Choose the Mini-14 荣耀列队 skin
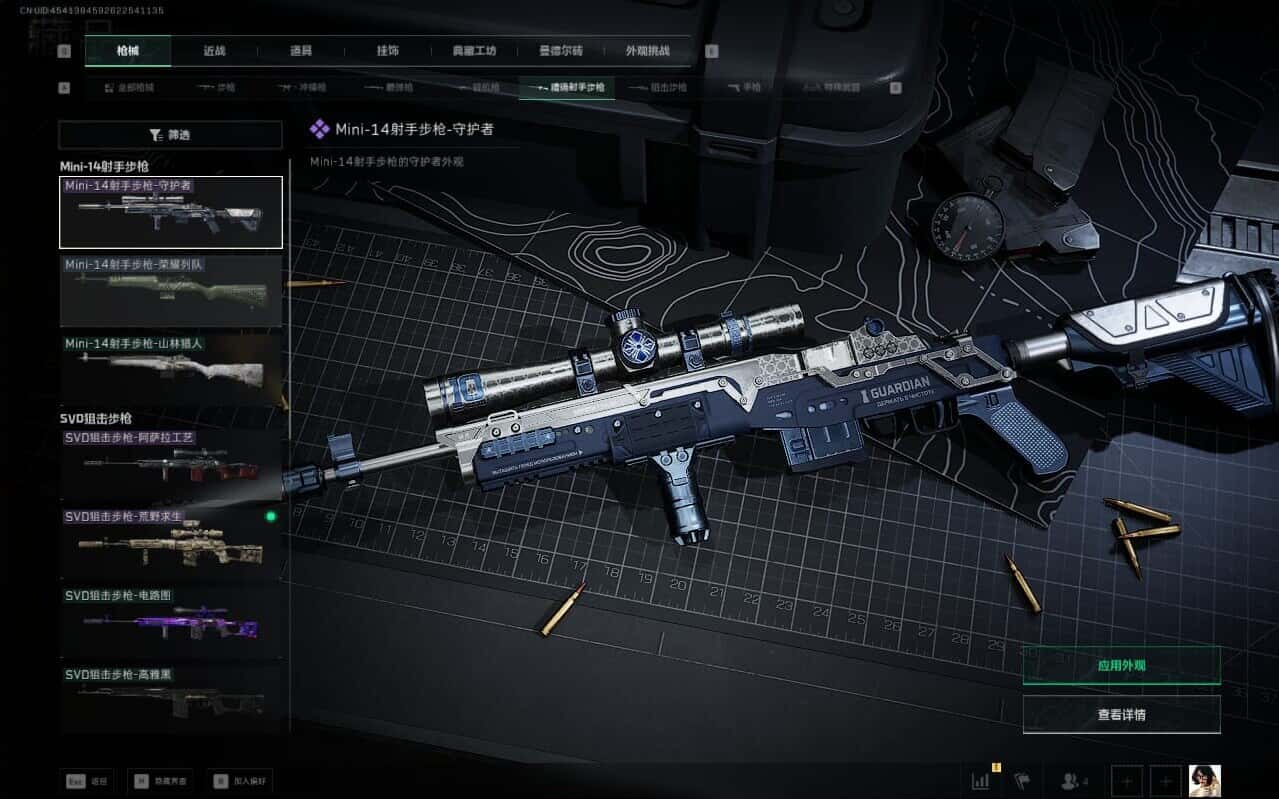1279x799 pixels. (171, 291)
